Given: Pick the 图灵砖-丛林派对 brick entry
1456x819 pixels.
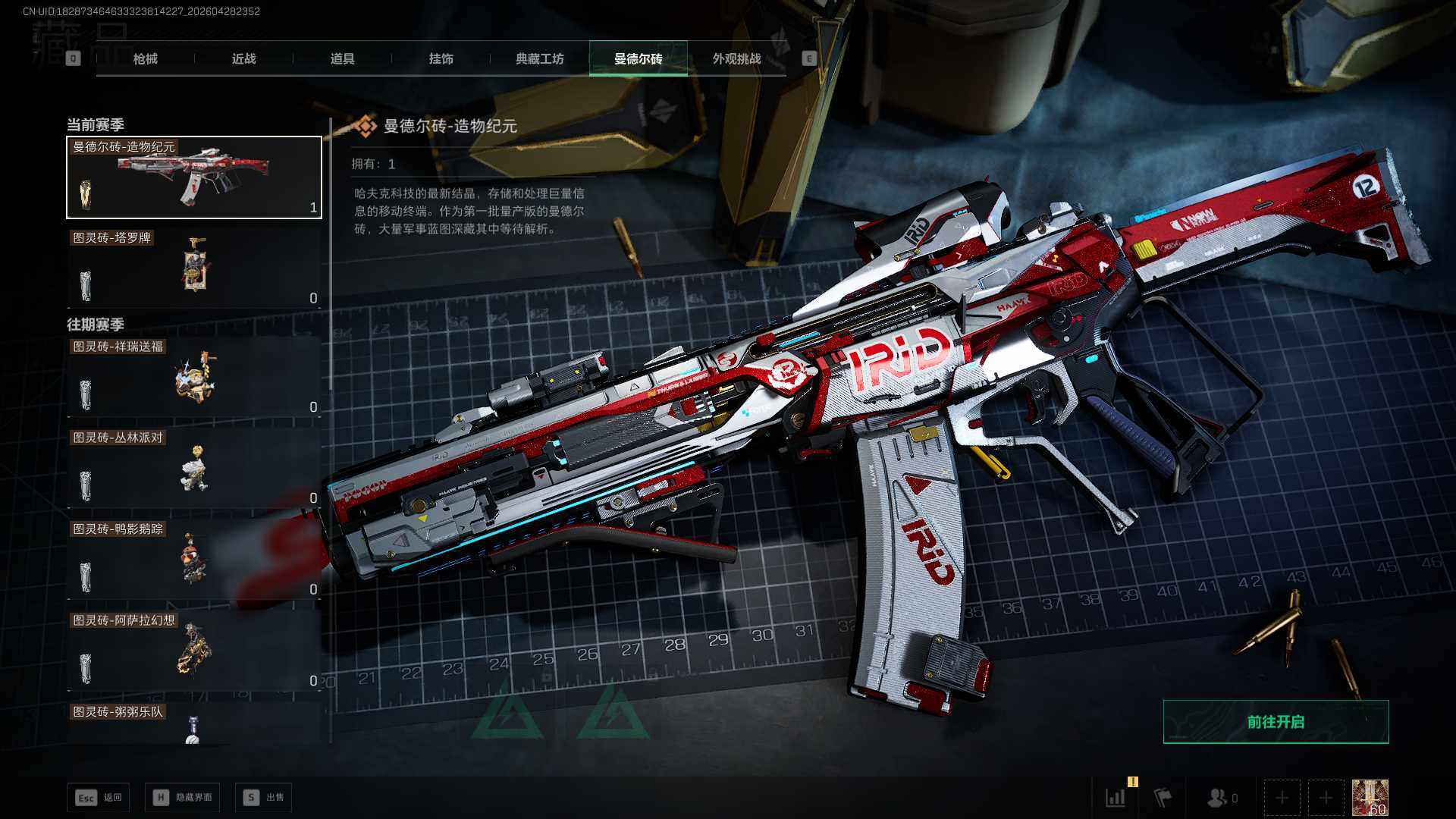Looking at the screenshot, I should point(194,468).
